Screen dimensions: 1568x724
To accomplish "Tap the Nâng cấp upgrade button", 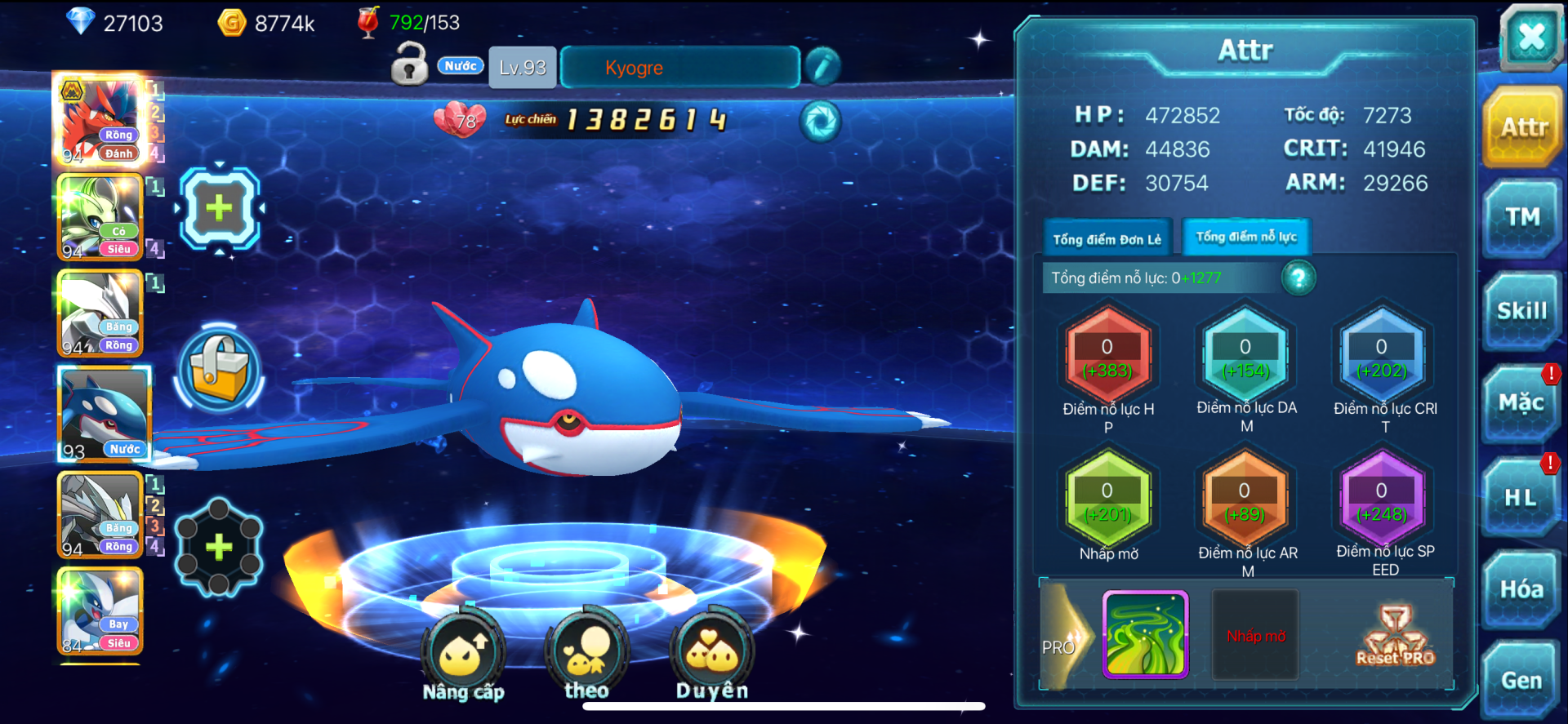I will [x=463, y=655].
